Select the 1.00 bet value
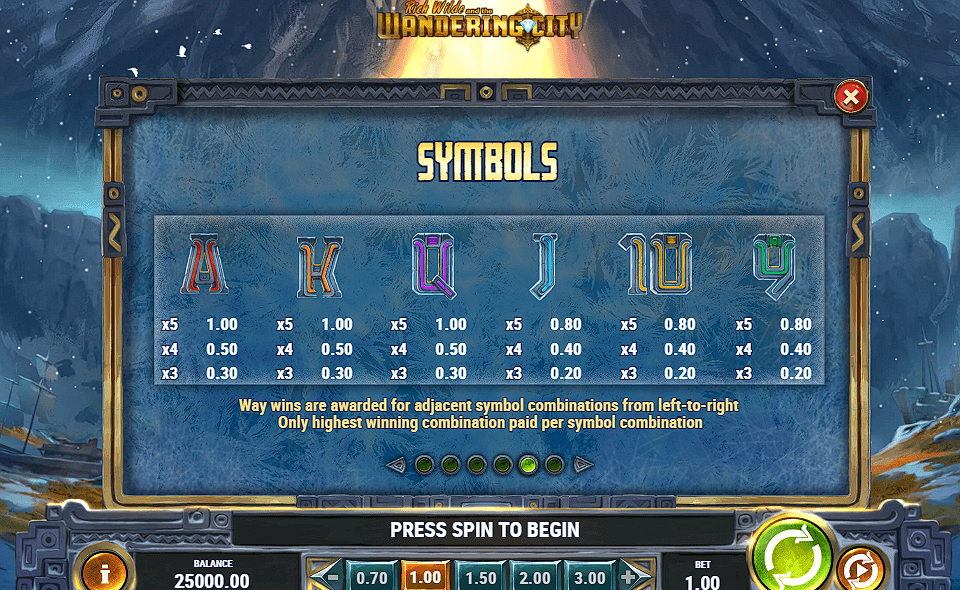 tap(425, 577)
